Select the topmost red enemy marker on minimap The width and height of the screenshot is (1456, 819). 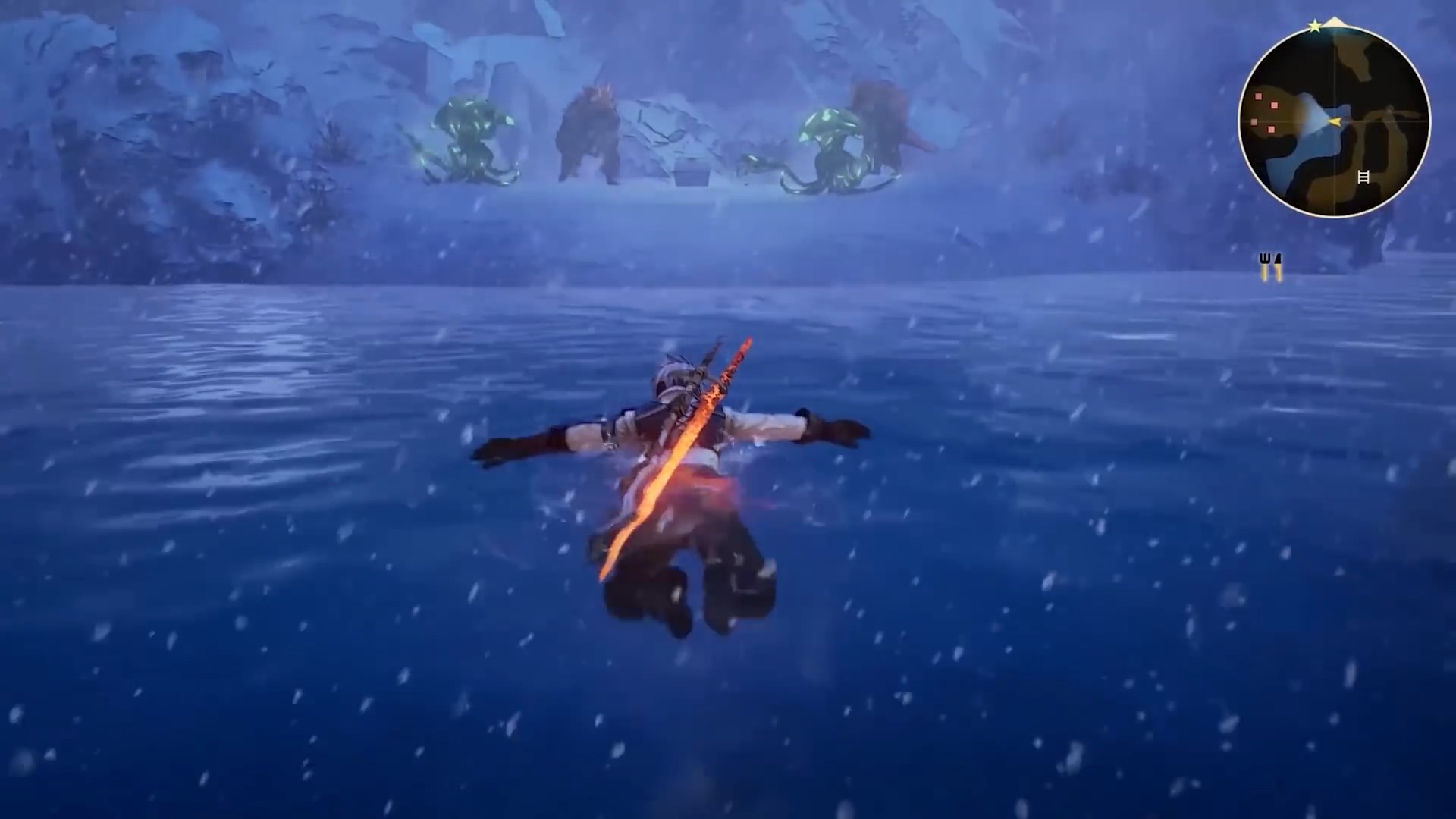click(x=1257, y=96)
